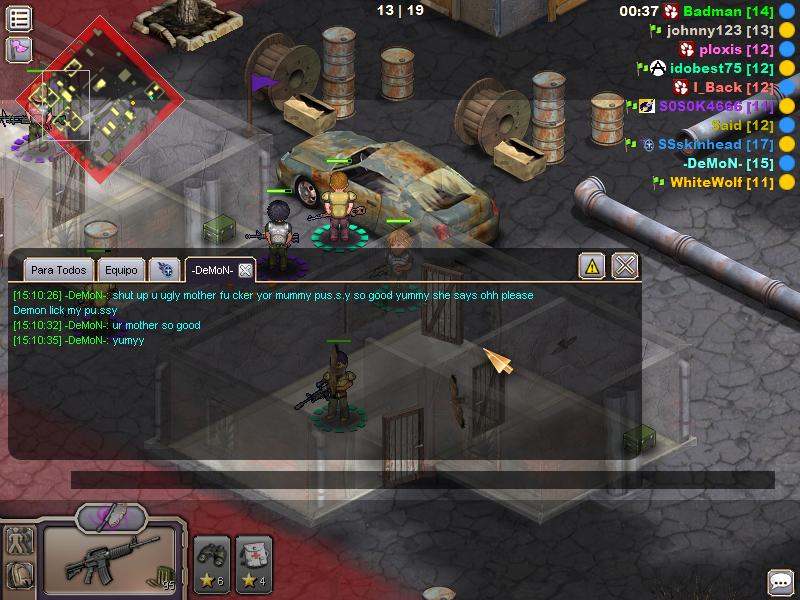Switch to the melee knife slot

click(x=112, y=517)
